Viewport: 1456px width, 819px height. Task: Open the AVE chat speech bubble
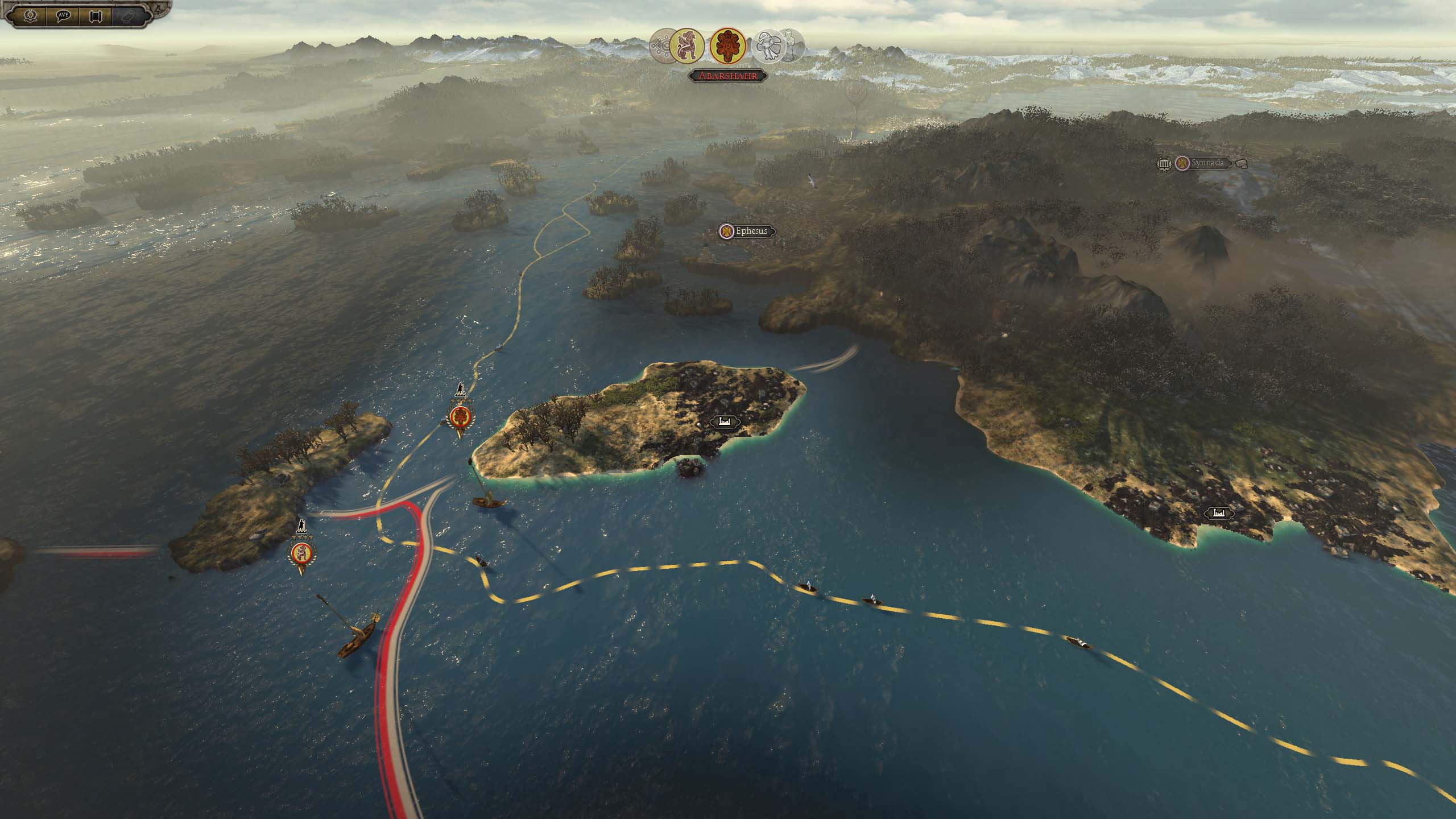(x=63, y=15)
